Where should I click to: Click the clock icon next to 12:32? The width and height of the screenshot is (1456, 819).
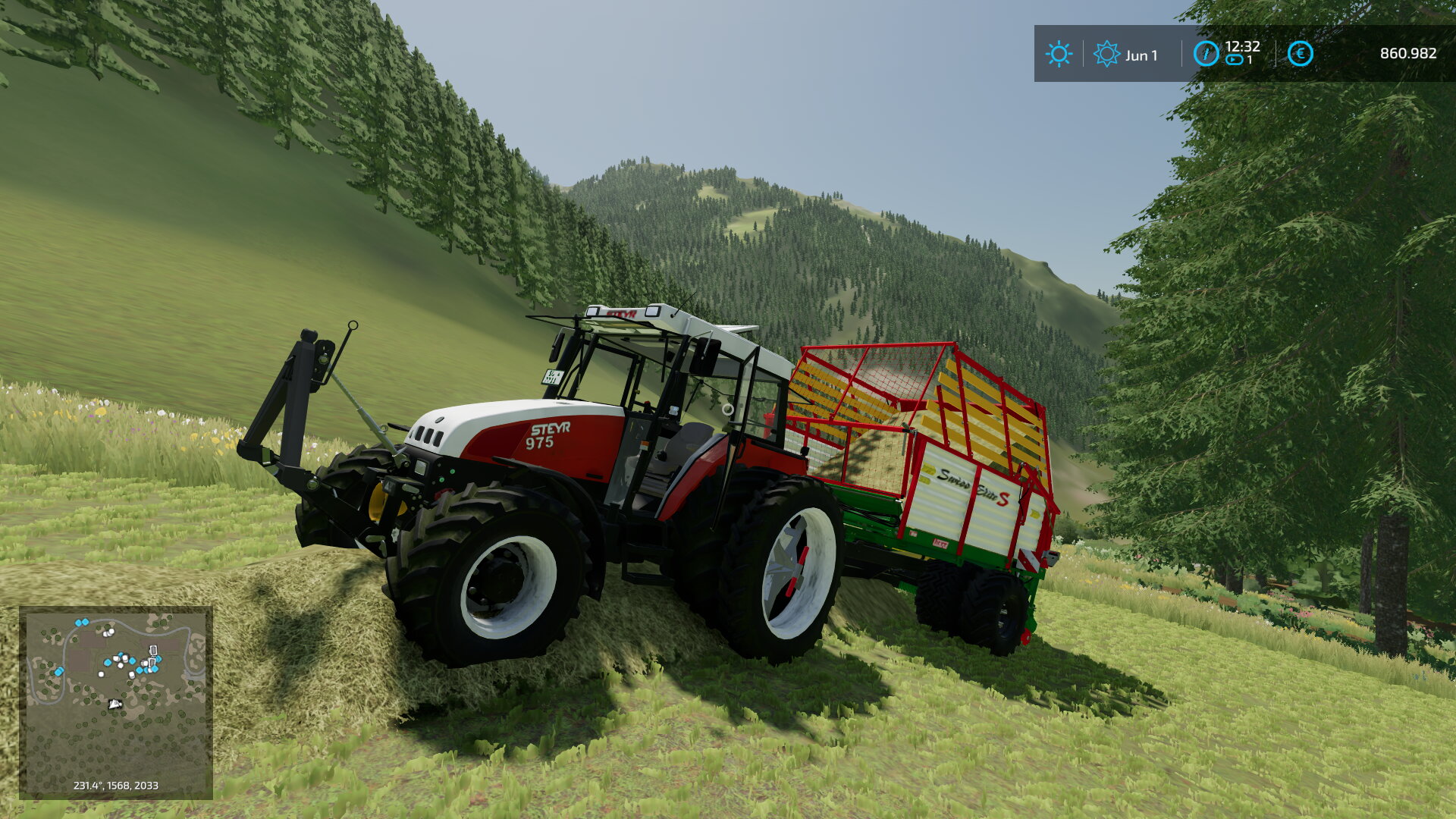[1206, 54]
